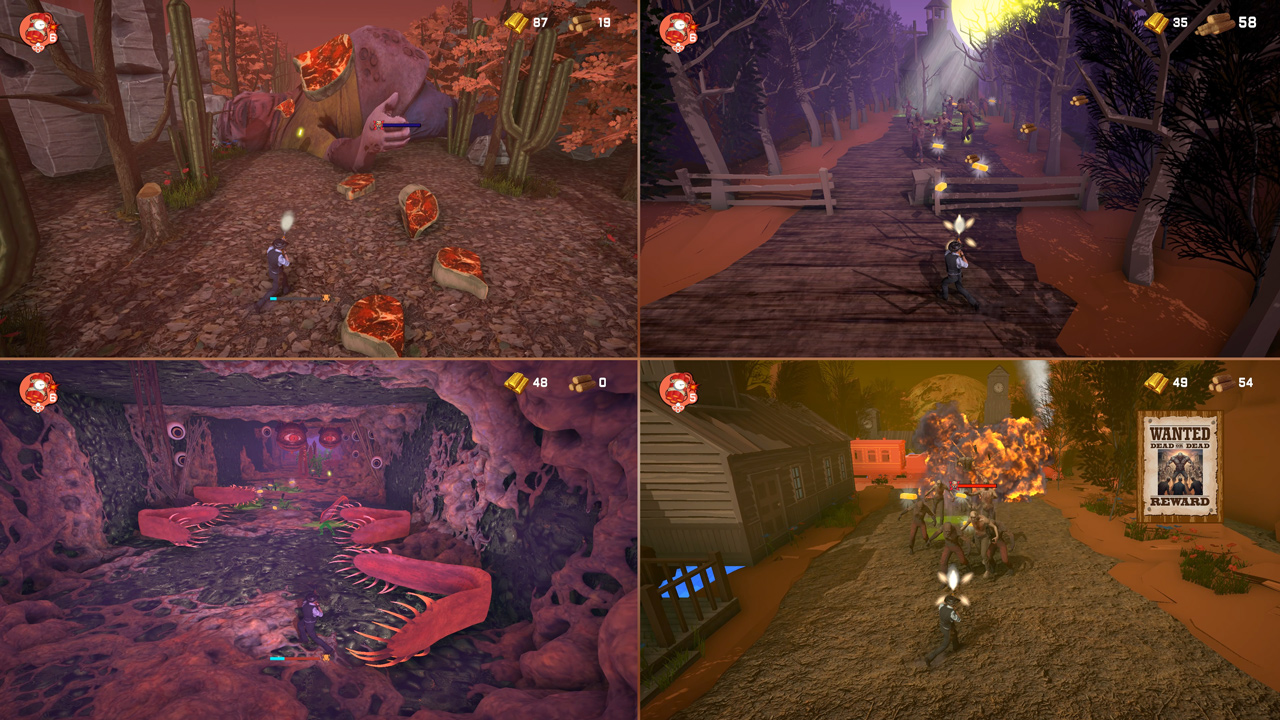Click Player 3's avatar icon in the cave view

pyautogui.click(x=37, y=388)
